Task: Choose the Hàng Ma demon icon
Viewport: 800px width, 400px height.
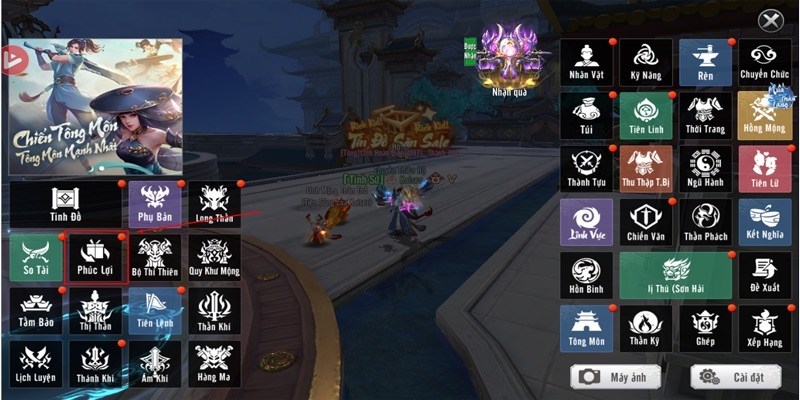Action: pyautogui.click(x=213, y=364)
